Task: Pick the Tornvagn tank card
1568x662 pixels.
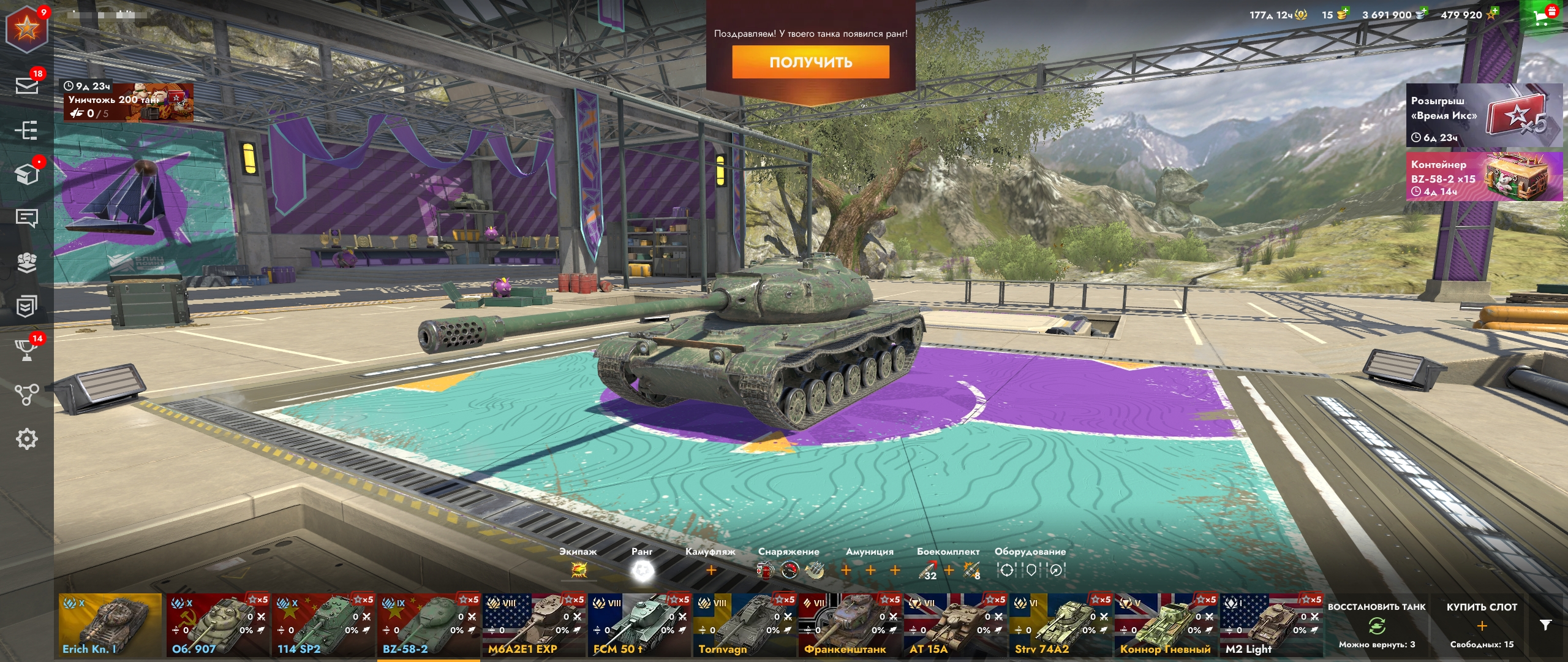Action: pyautogui.click(x=744, y=625)
